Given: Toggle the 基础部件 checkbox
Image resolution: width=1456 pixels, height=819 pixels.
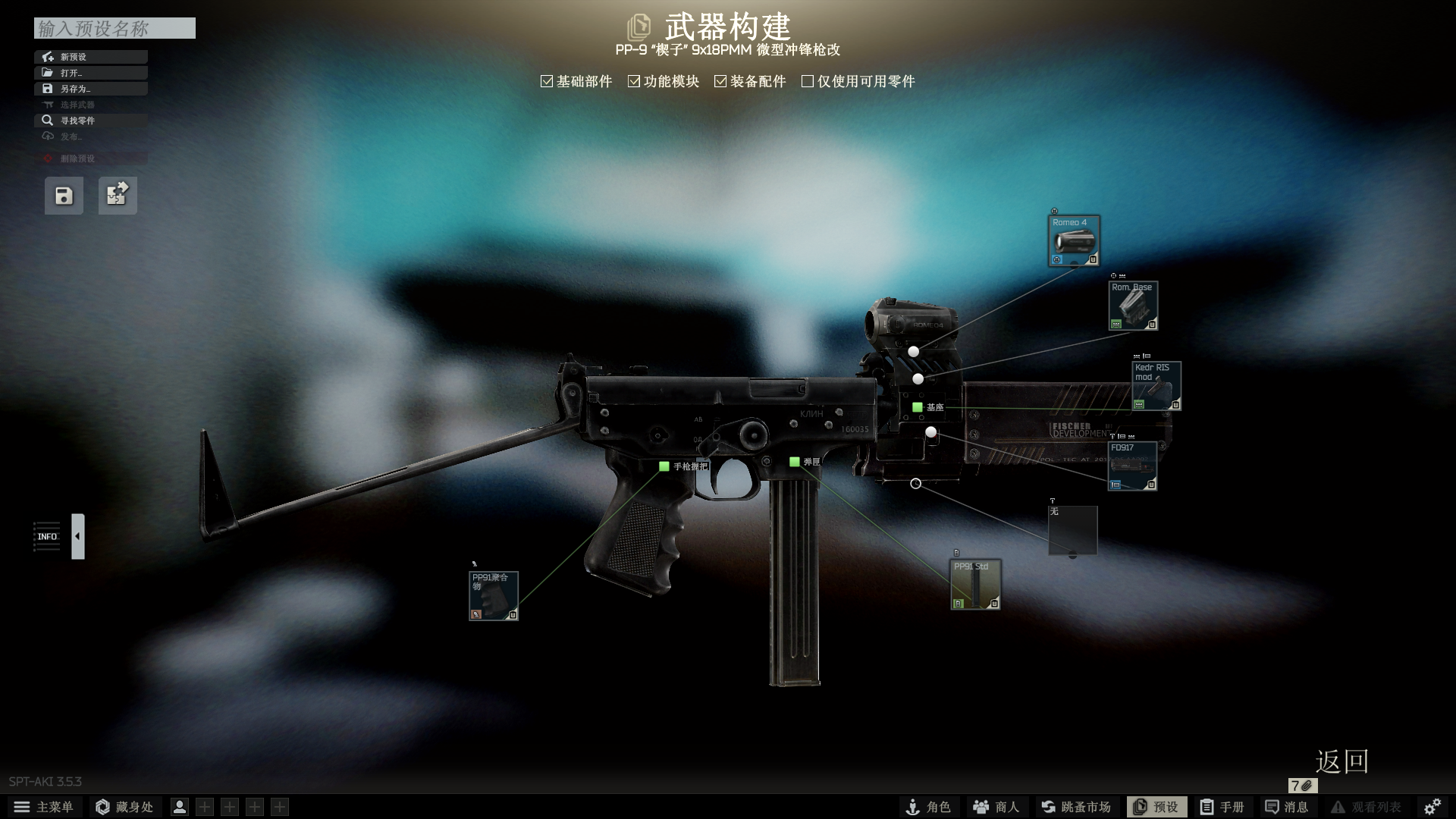Looking at the screenshot, I should pos(547,81).
